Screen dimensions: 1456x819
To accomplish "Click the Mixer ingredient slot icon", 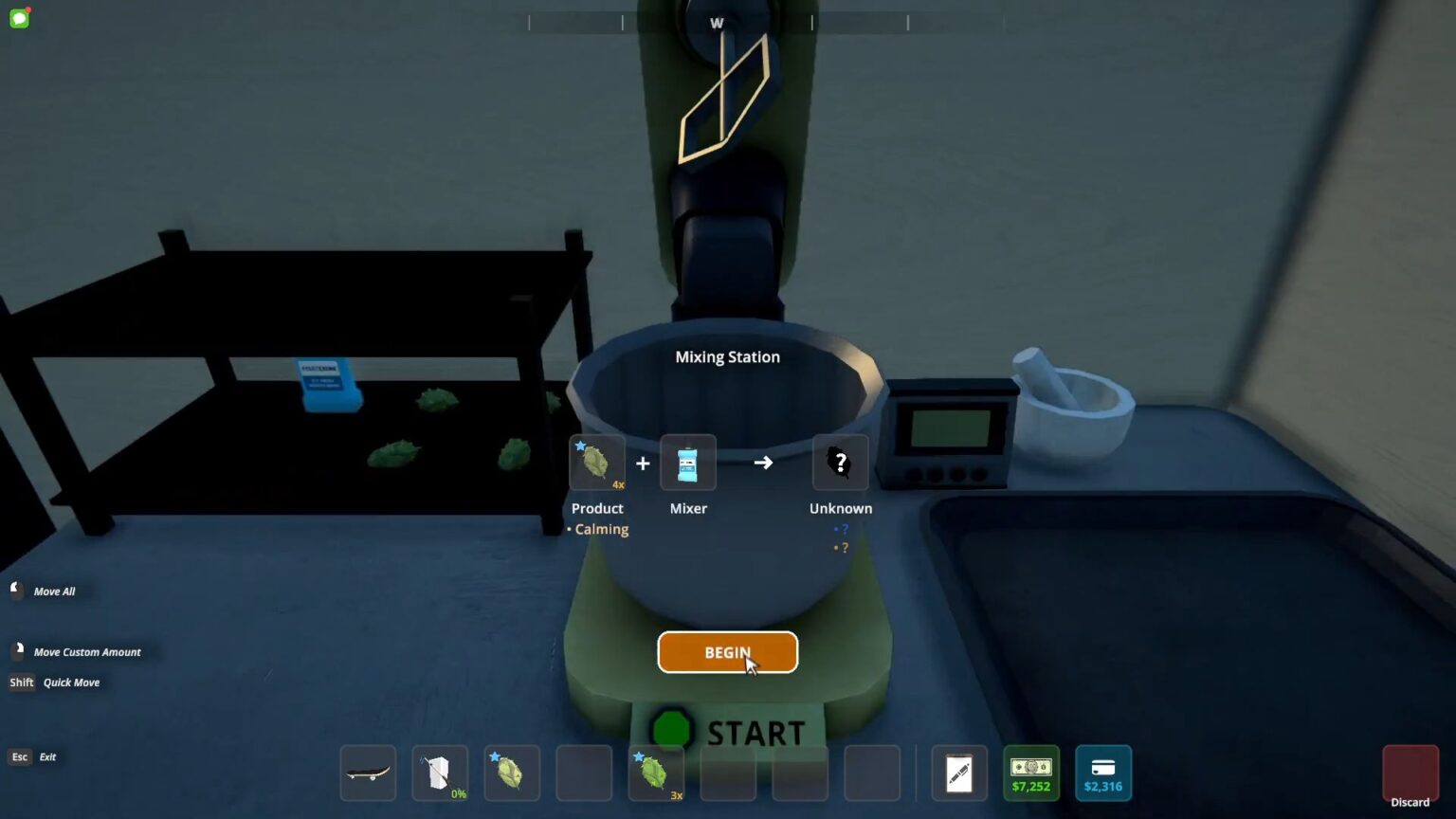I will click(x=688, y=463).
